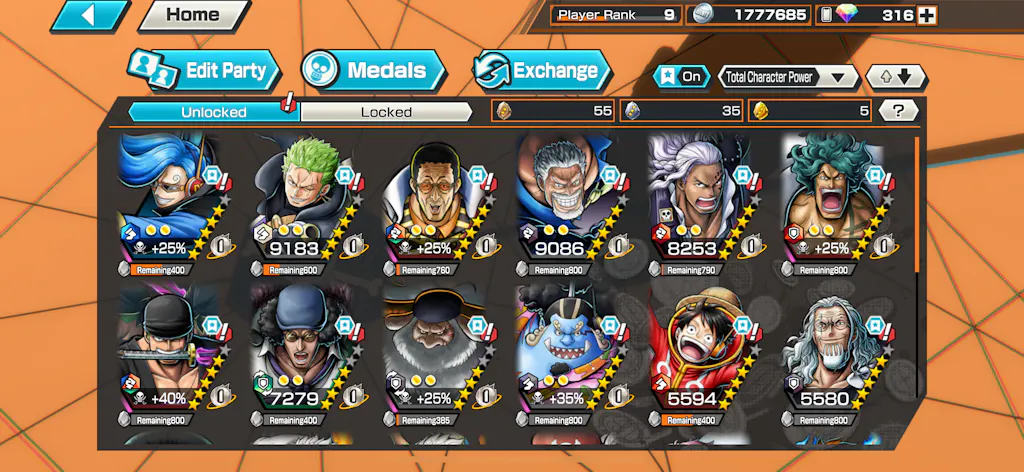Toggle the favorites filter On button
The width and height of the screenshot is (1024, 472).
tap(679, 77)
